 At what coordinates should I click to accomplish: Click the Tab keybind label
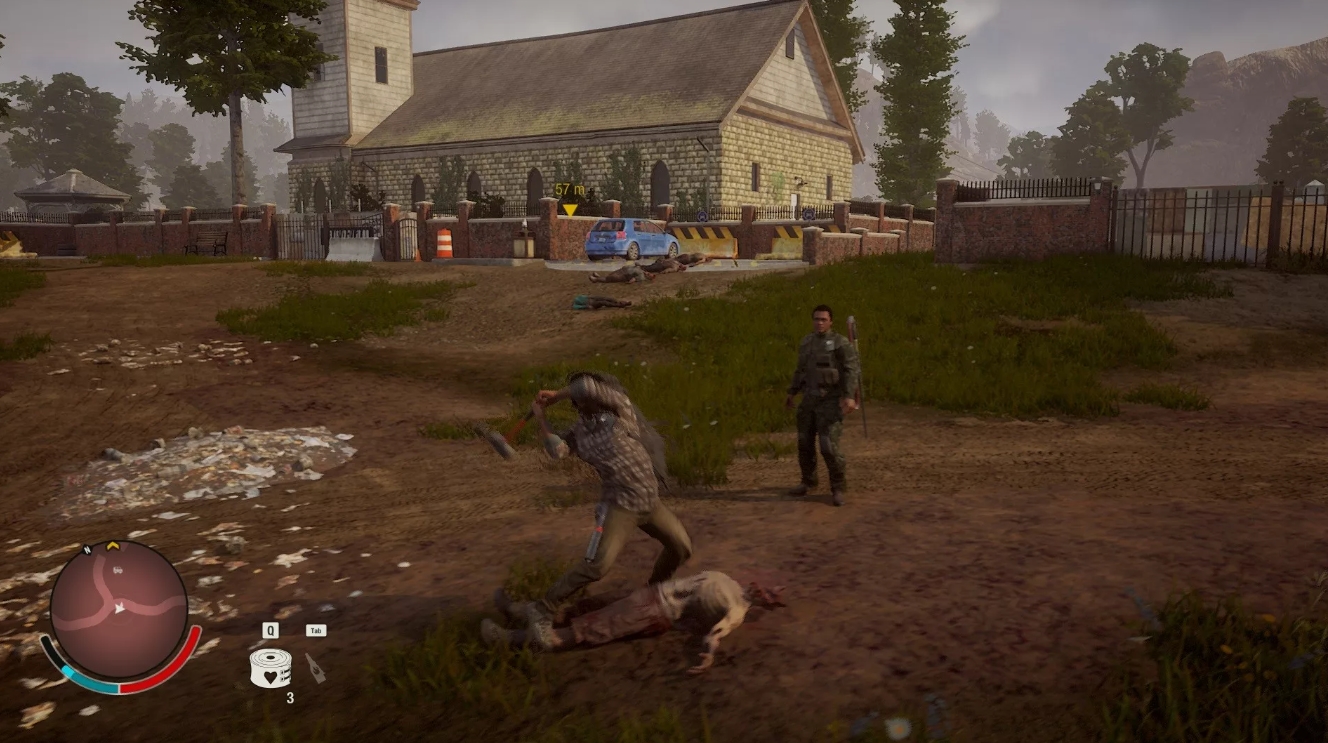click(x=317, y=629)
